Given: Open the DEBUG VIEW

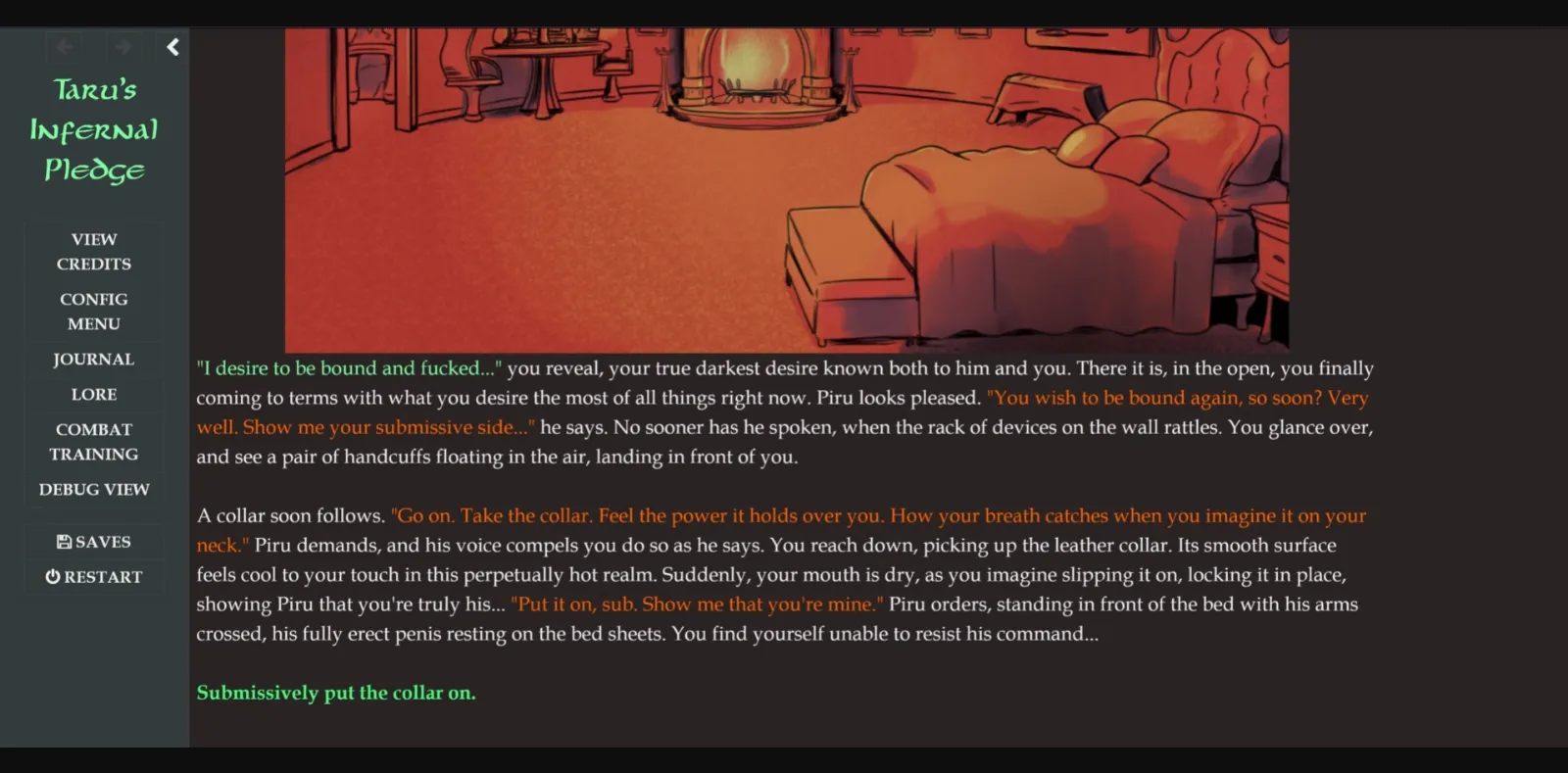Looking at the screenshot, I should (x=93, y=489).
